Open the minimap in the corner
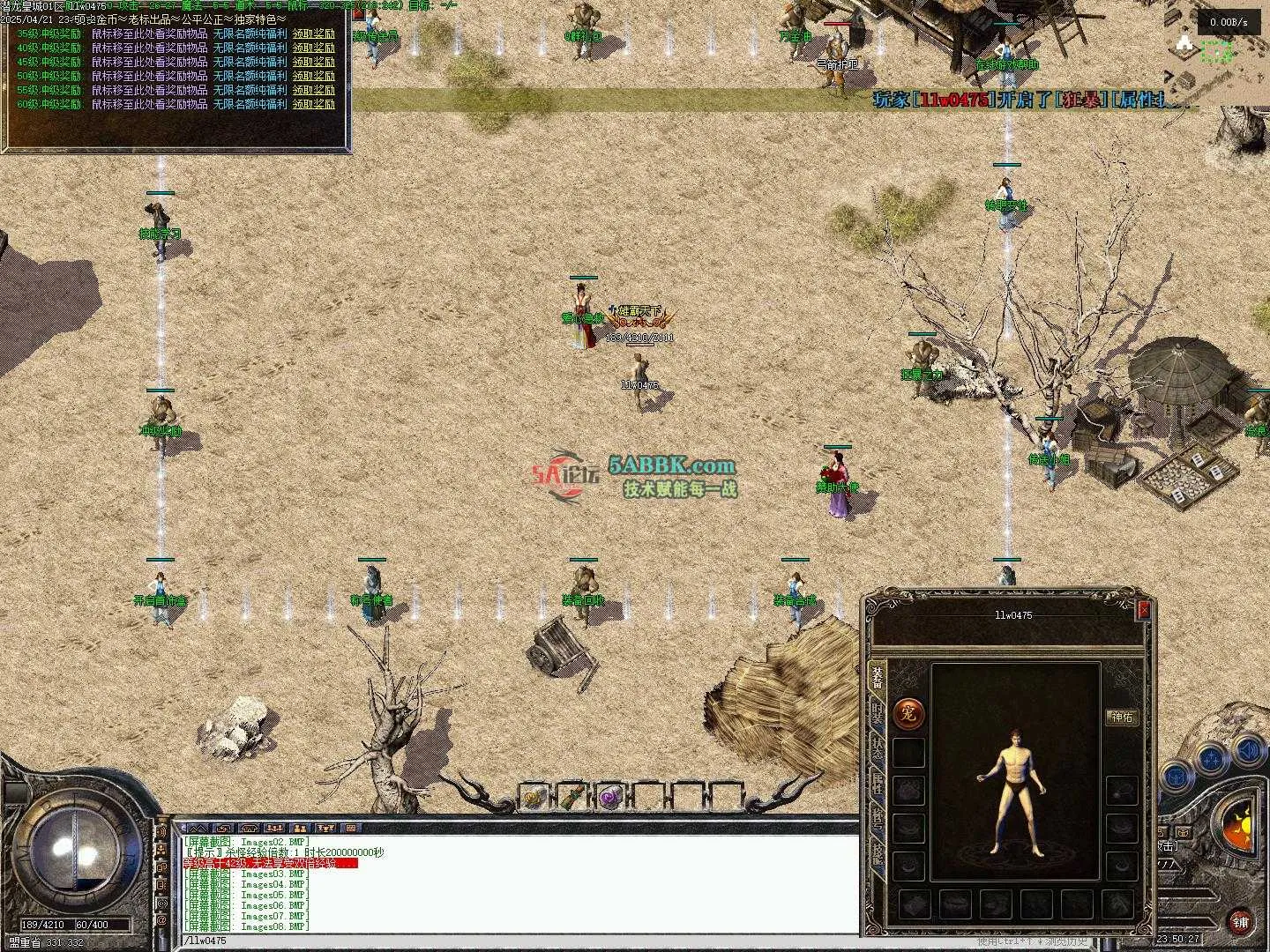The width and height of the screenshot is (1270, 952). pos(1219,53)
